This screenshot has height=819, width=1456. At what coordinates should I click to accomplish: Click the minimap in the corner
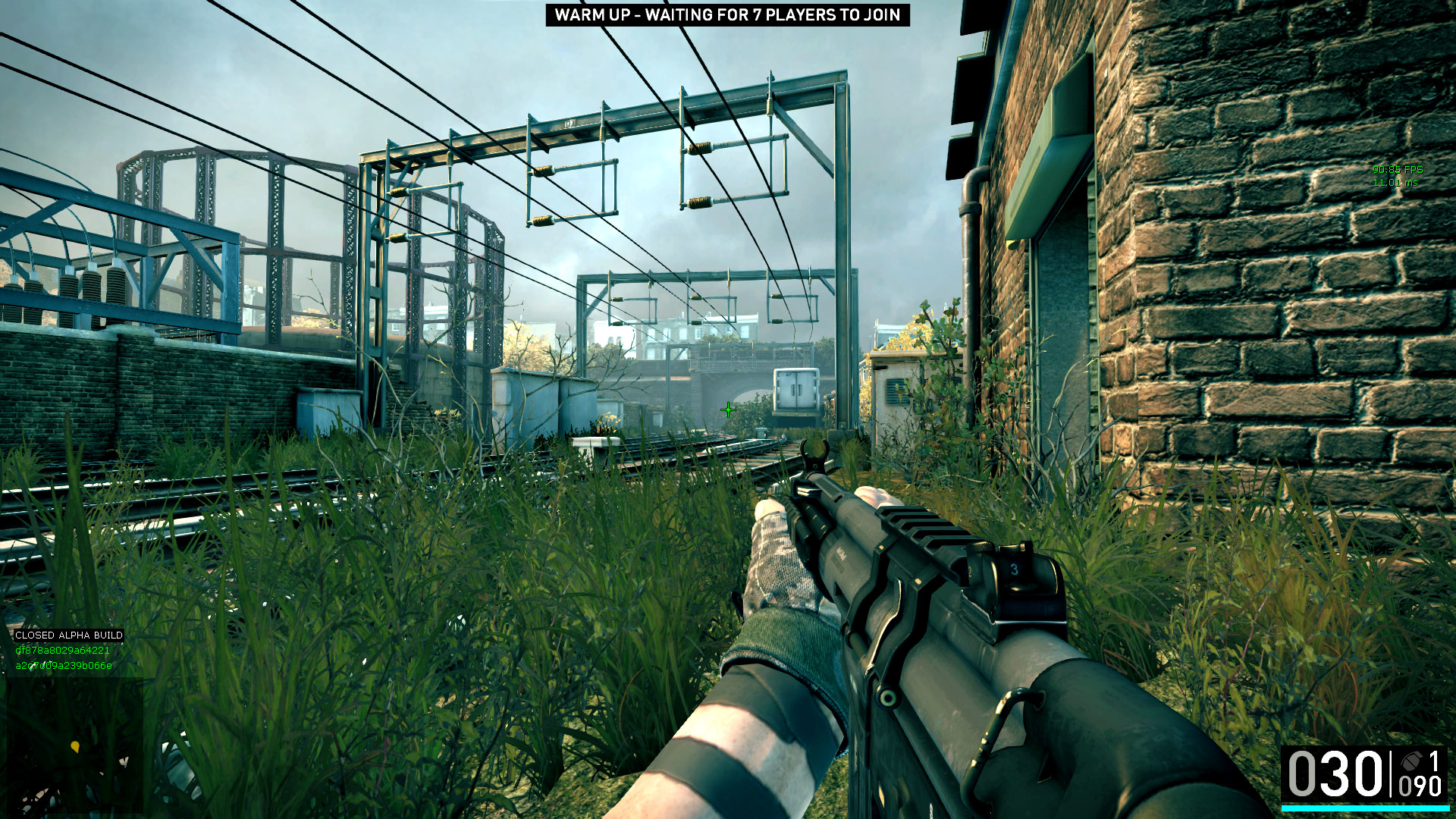click(x=74, y=745)
